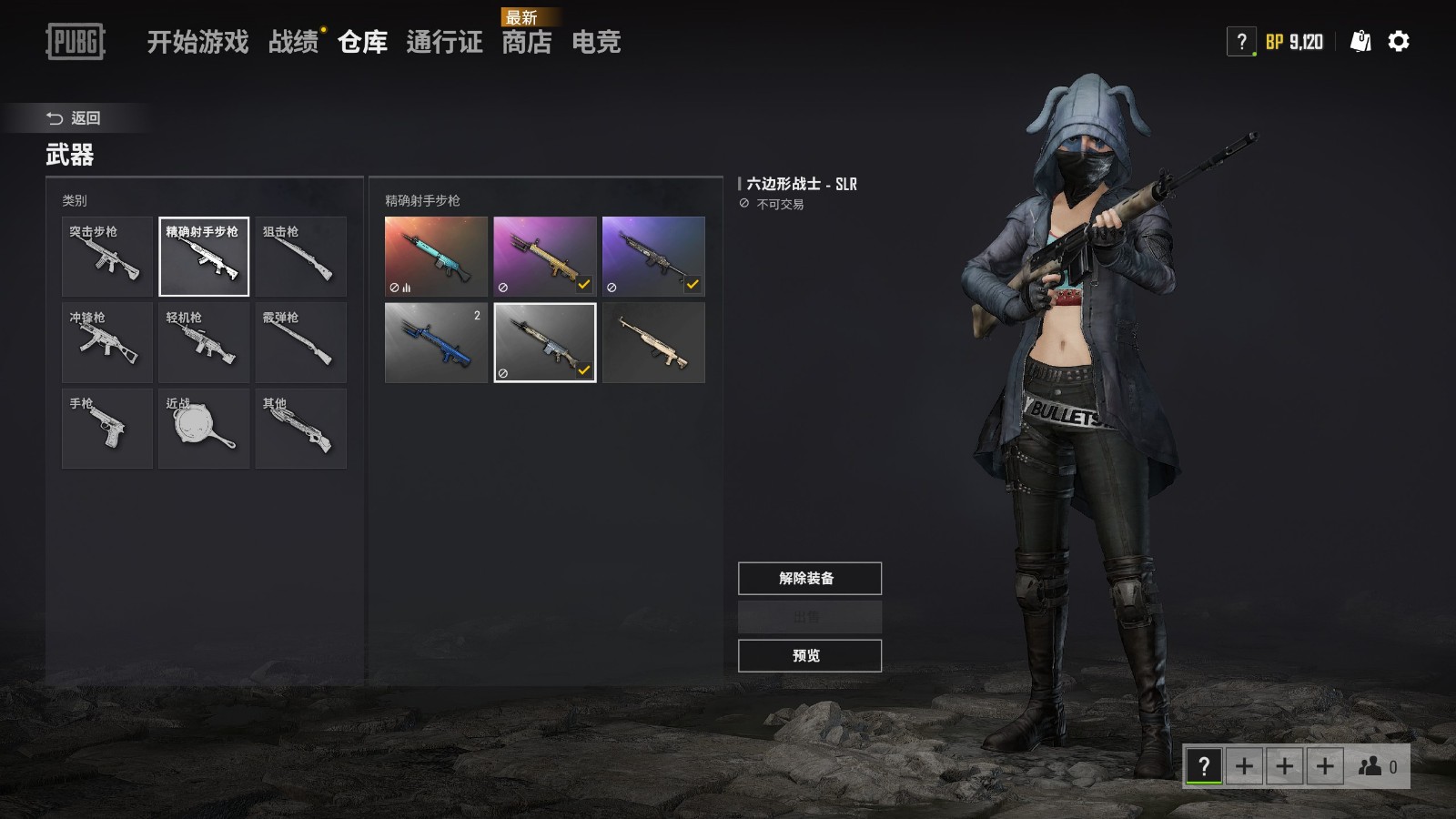Click the 预览 preview button

809,655
